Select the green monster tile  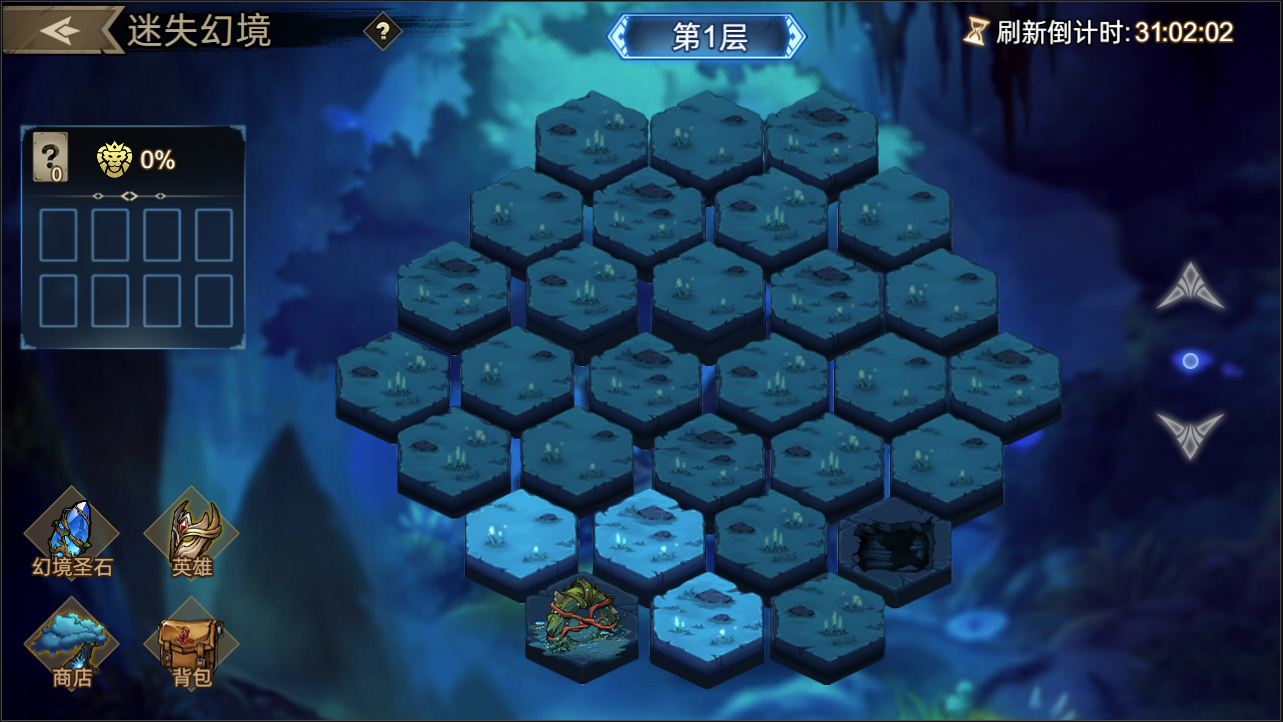[x=582, y=620]
